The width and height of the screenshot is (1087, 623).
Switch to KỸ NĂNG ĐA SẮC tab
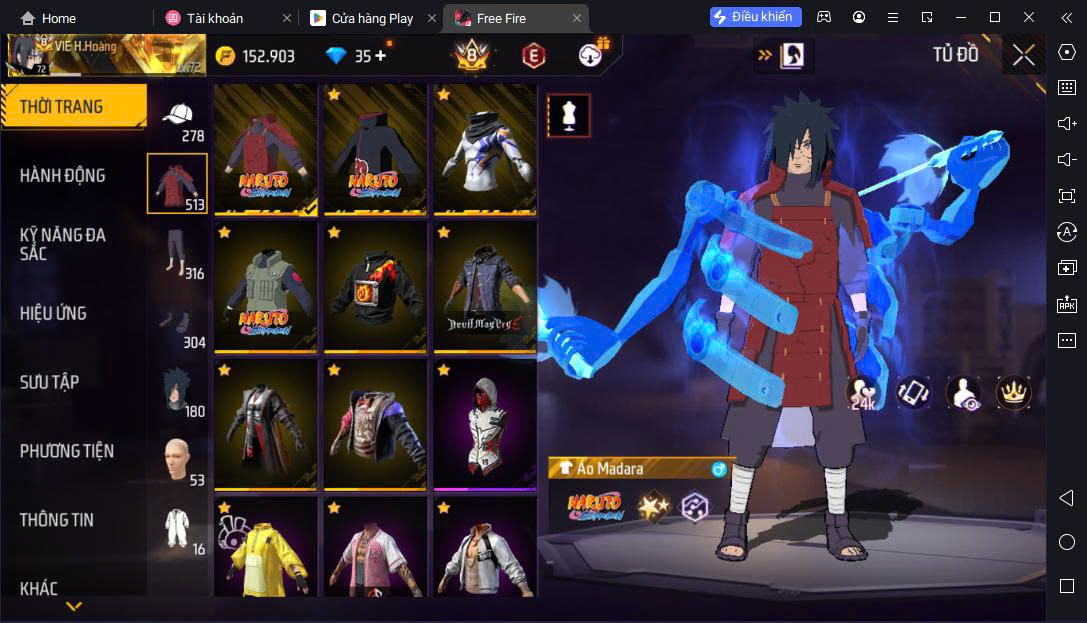(63, 244)
